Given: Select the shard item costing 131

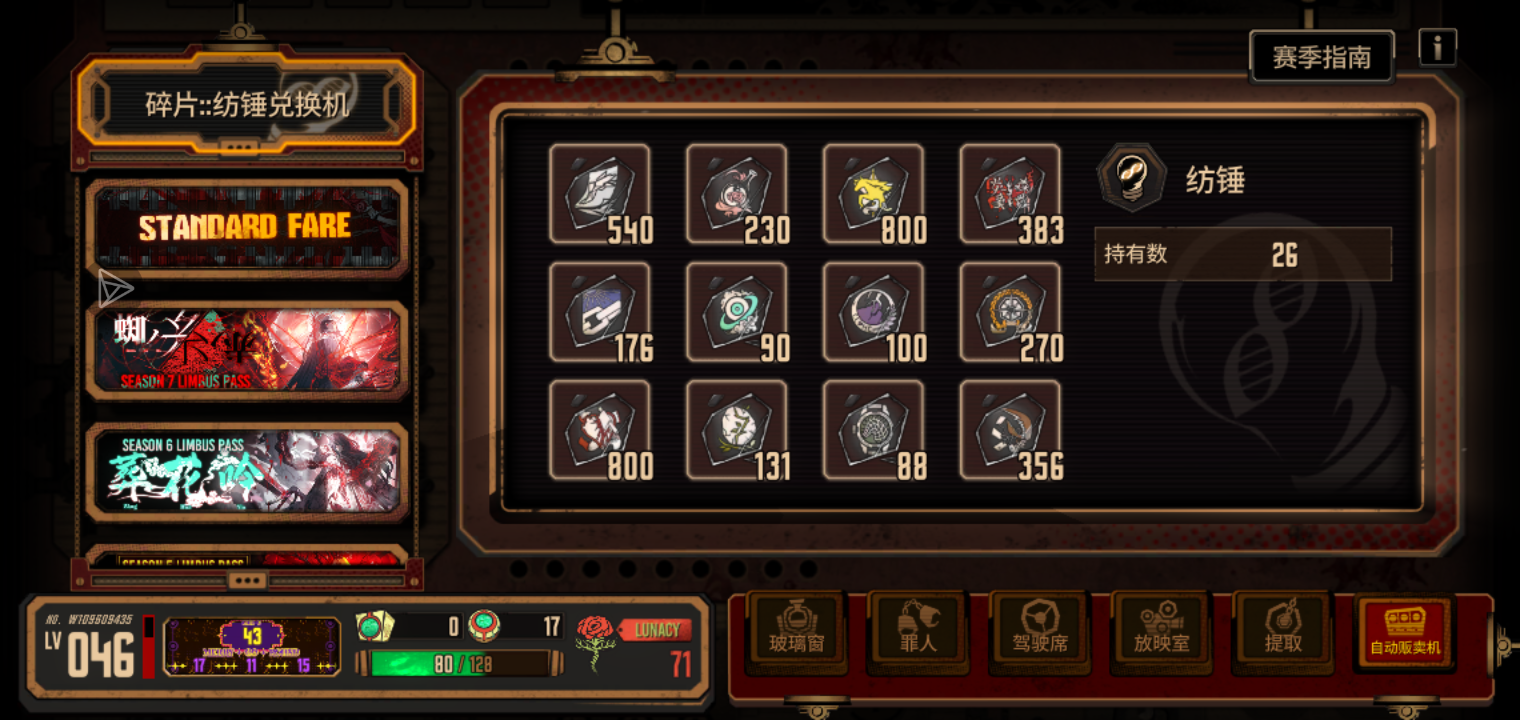Looking at the screenshot, I should coord(736,430).
